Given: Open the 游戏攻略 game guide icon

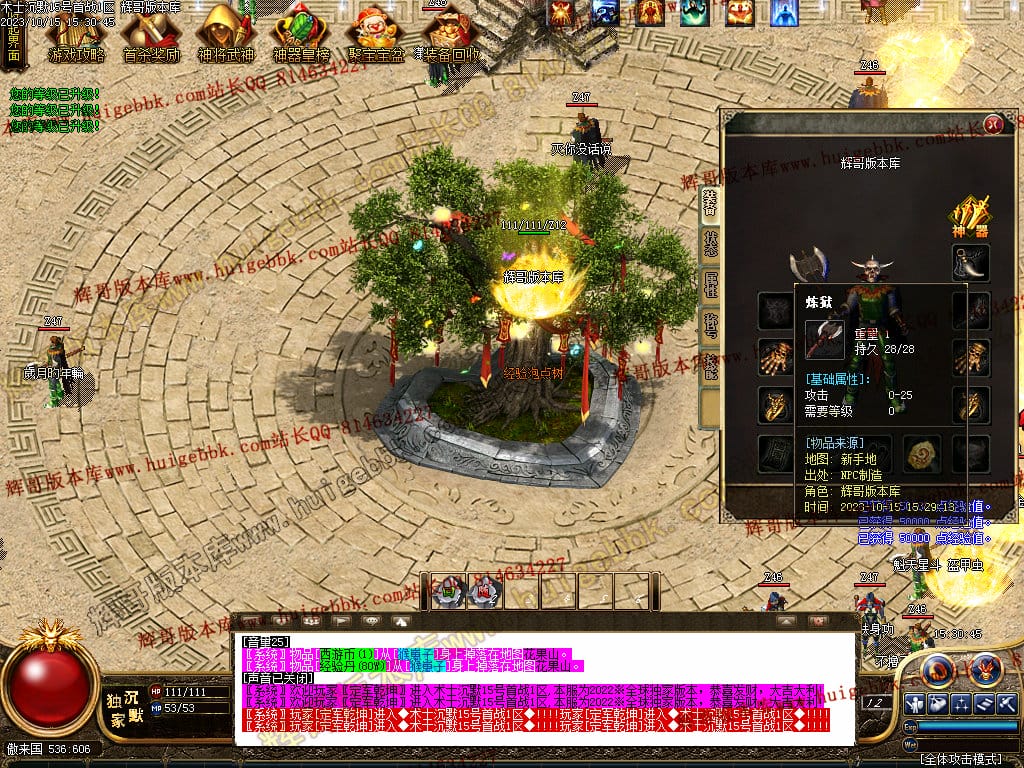Looking at the screenshot, I should pos(76,35).
